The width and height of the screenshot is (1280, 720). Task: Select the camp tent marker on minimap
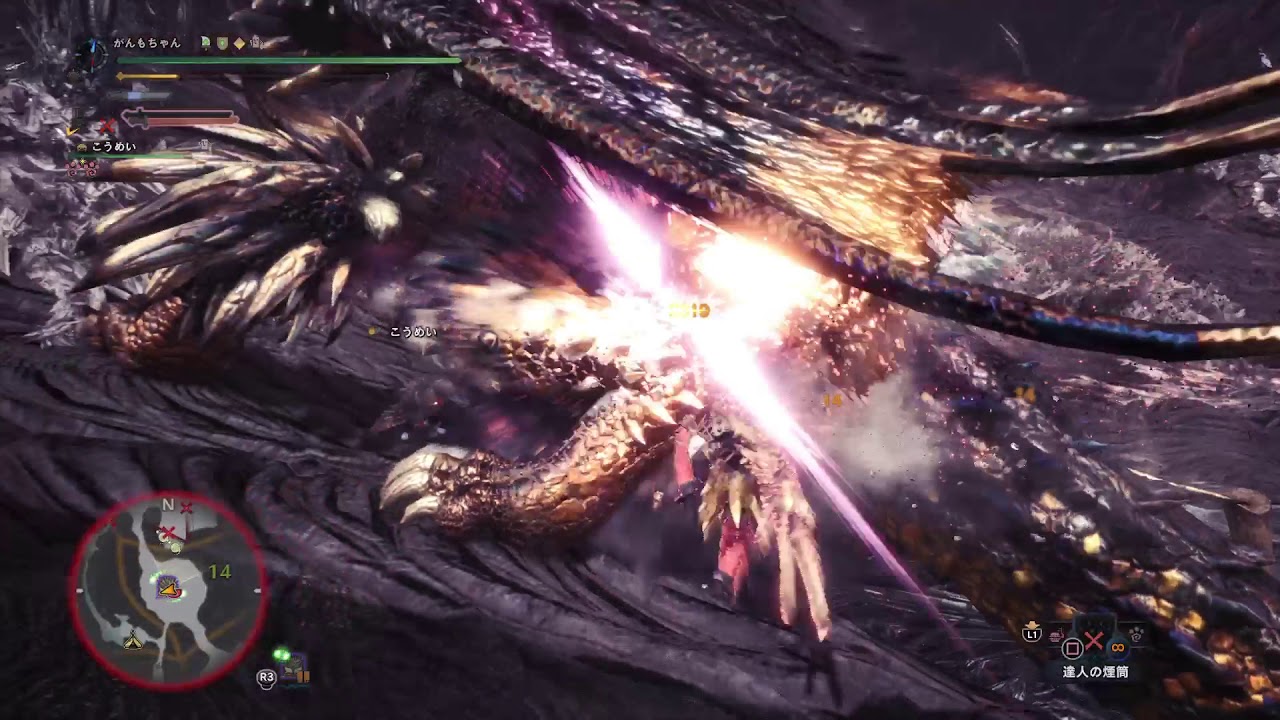(132, 641)
